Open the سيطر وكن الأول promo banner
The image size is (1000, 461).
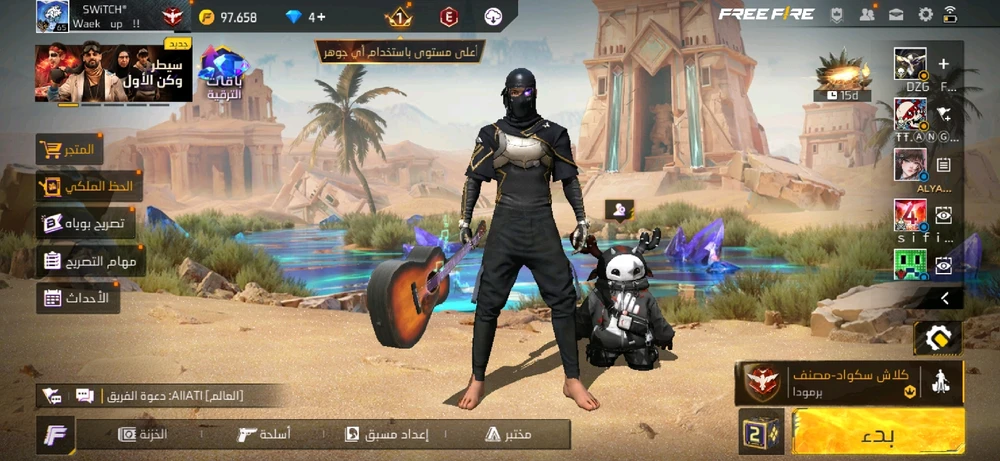pyautogui.click(x=98, y=74)
